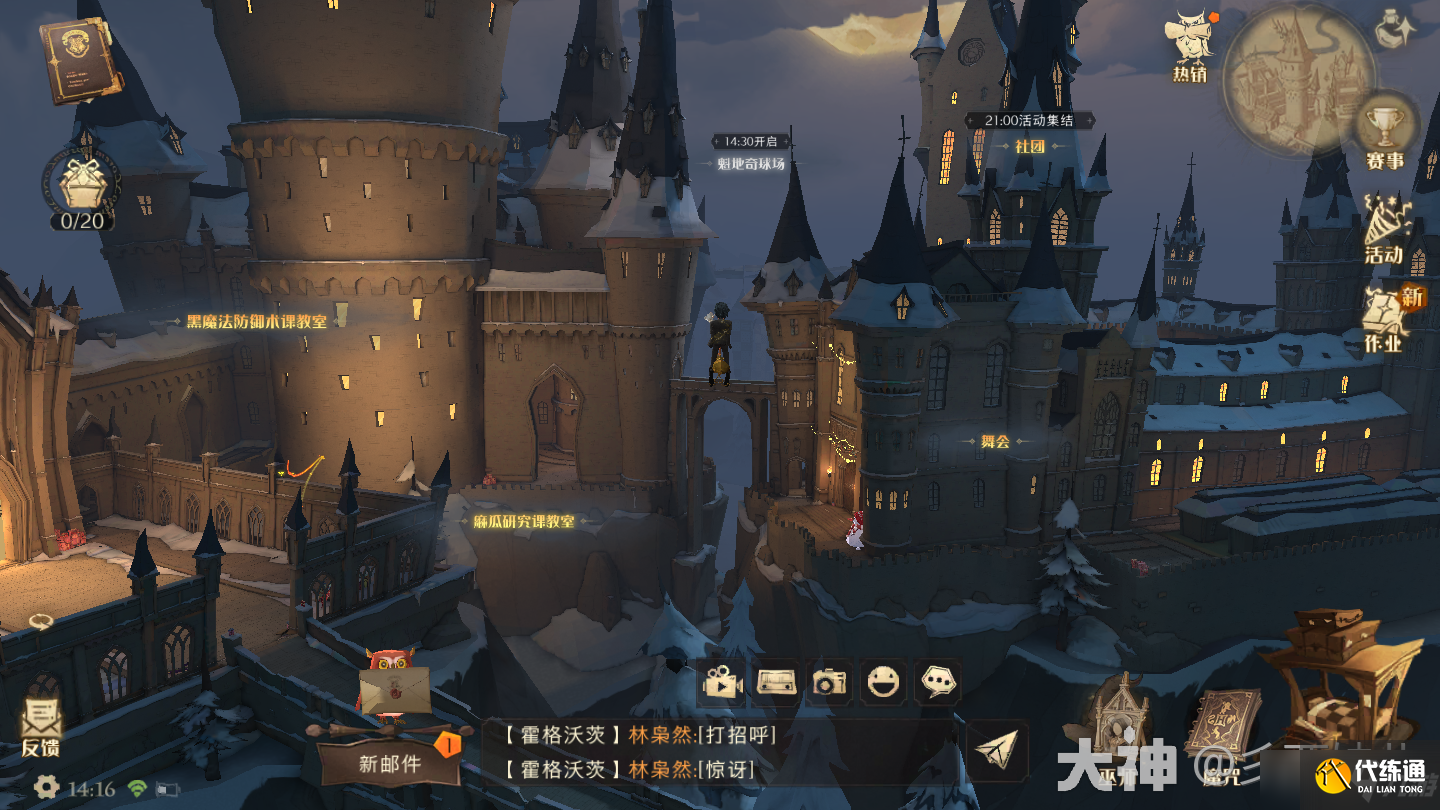Image resolution: width=1440 pixels, height=810 pixels.
Task: Send chat with the paper plane button
Action: (x=997, y=752)
